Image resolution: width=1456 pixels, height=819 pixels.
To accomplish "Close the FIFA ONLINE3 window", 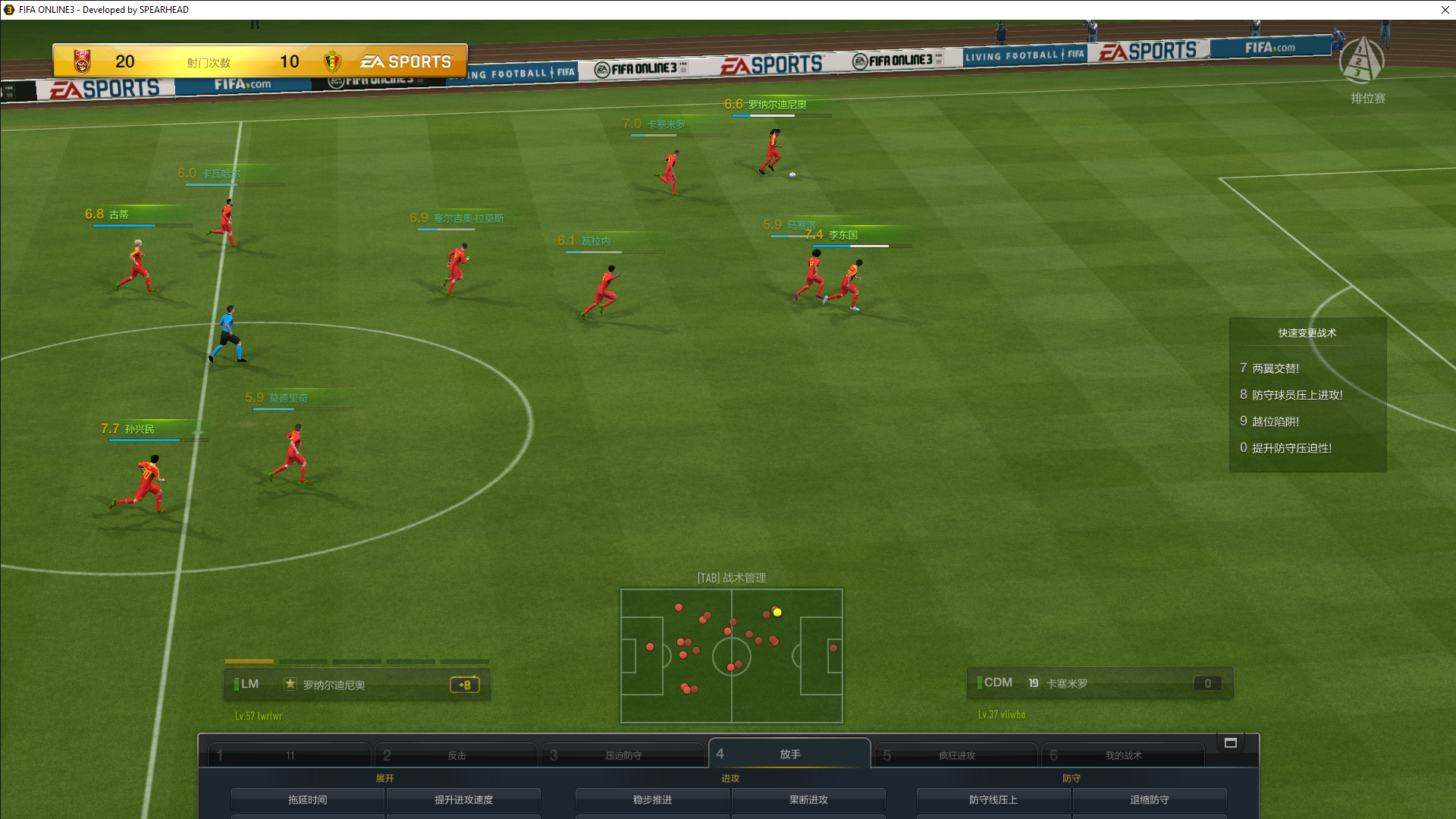I will tap(1445, 10).
